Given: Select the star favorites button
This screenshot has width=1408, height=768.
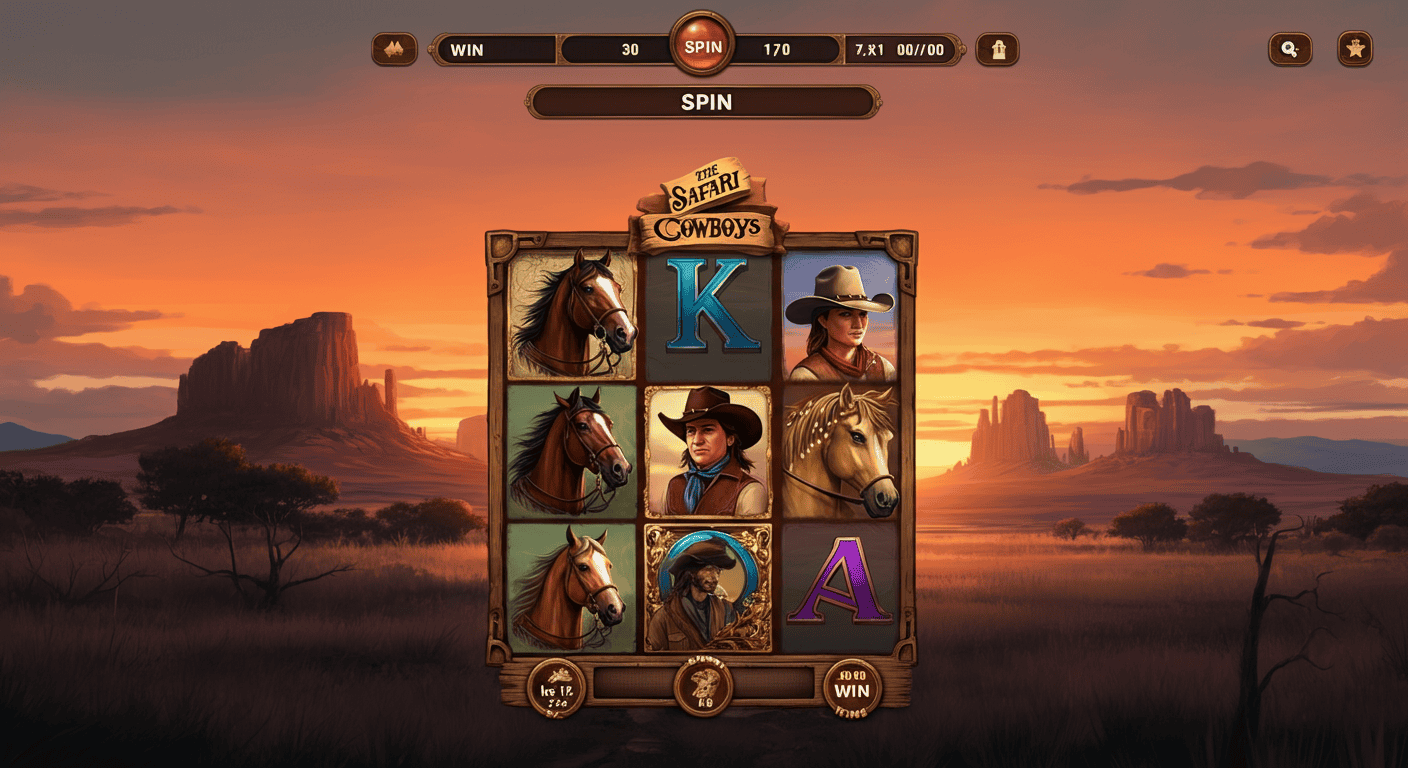Looking at the screenshot, I should coord(1355,49).
